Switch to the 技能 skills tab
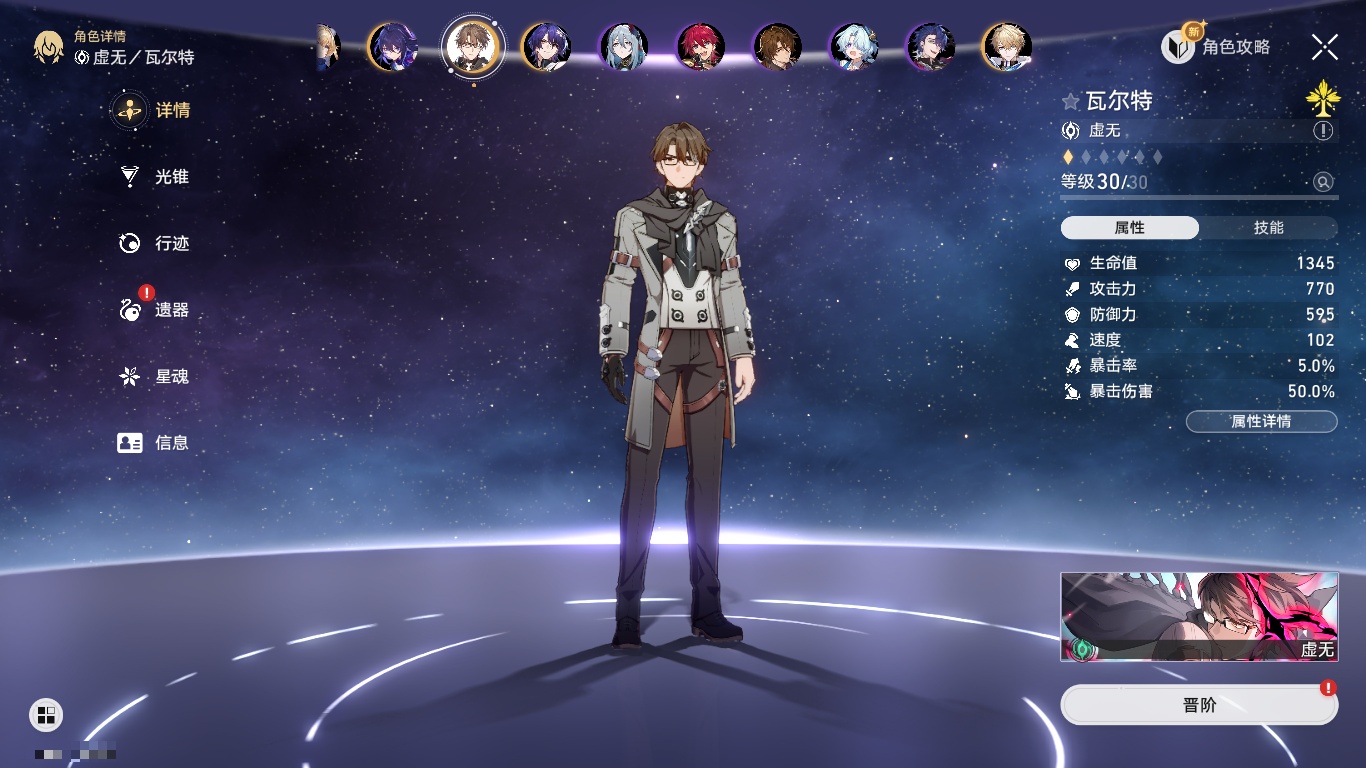Viewport: 1366px width, 768px height. coord(1268,228)
